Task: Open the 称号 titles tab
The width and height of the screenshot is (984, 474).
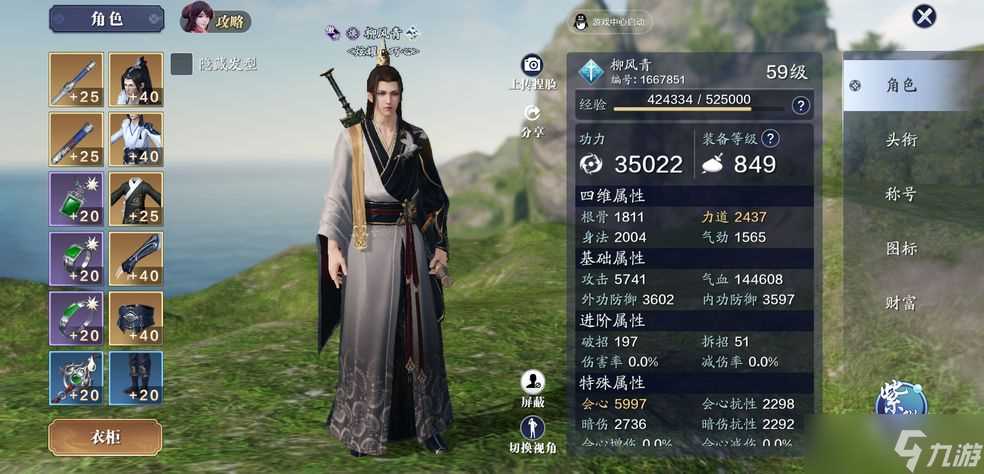Action: (x=901, y=194)
